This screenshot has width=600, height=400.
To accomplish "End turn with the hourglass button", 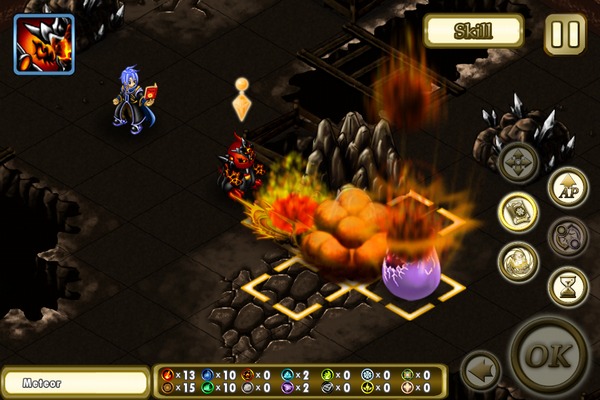I will click(x=567, y=287).
